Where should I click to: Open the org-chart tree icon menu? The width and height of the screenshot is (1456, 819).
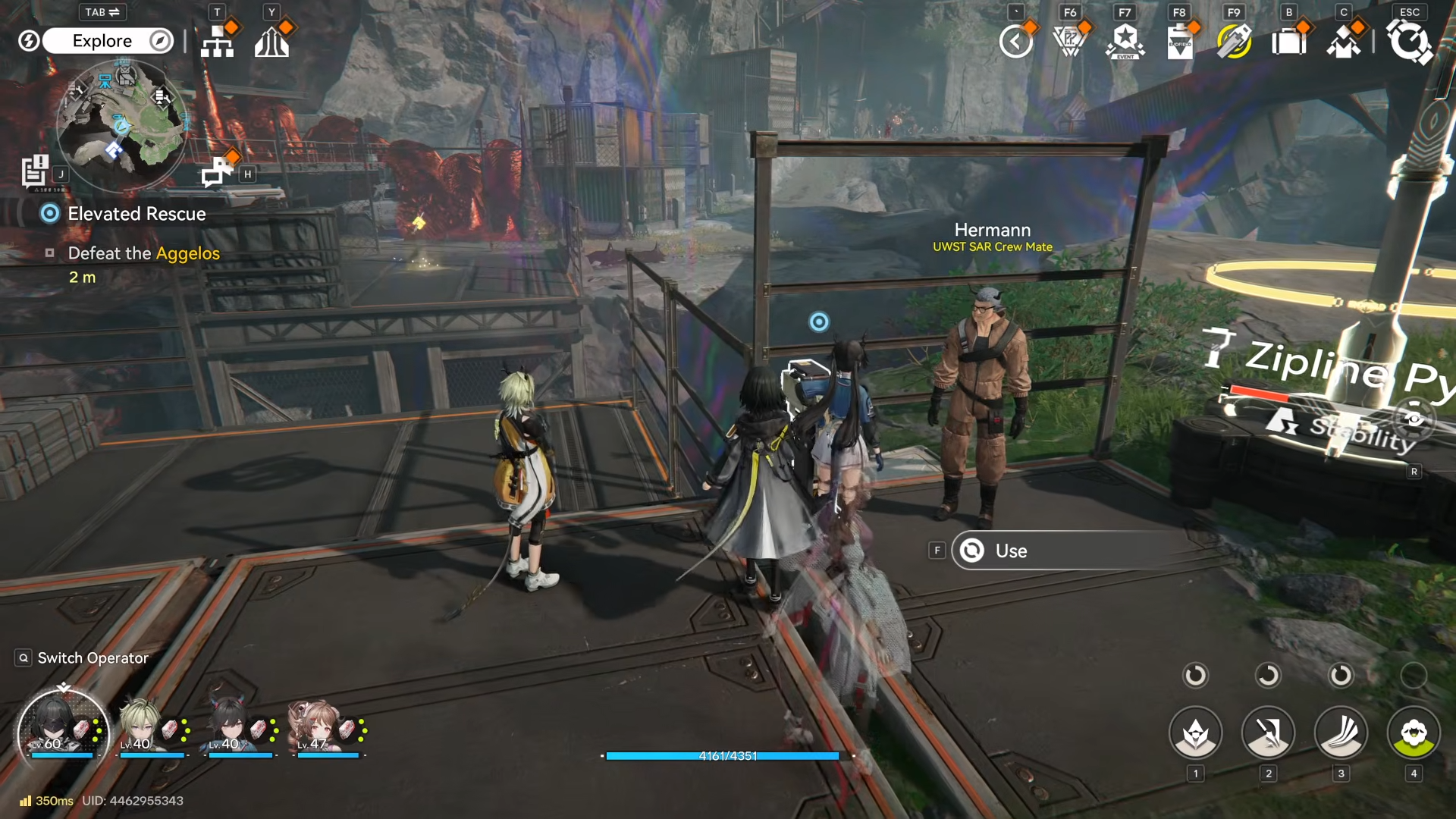click(x=218, y=41)
